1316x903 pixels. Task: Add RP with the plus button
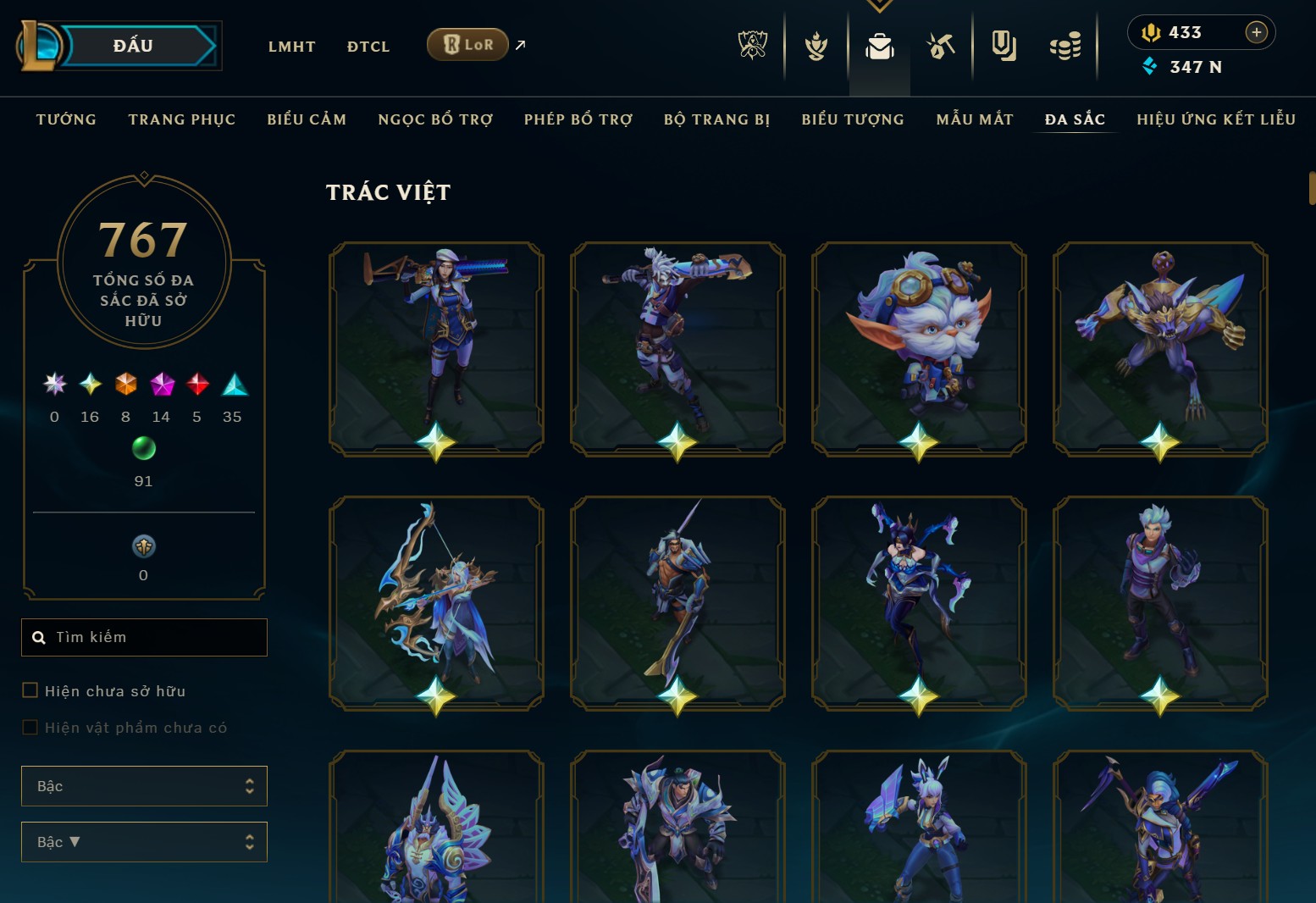point(1256,32)
